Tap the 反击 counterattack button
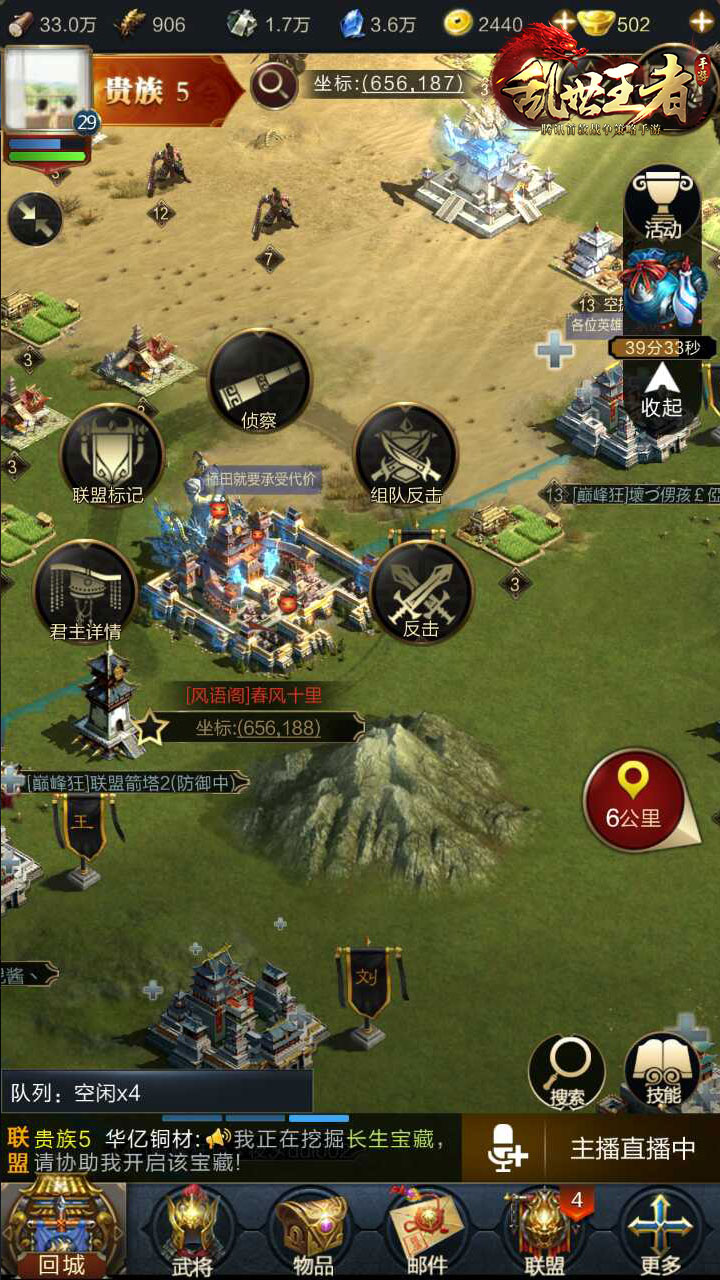 coord(421,592)
